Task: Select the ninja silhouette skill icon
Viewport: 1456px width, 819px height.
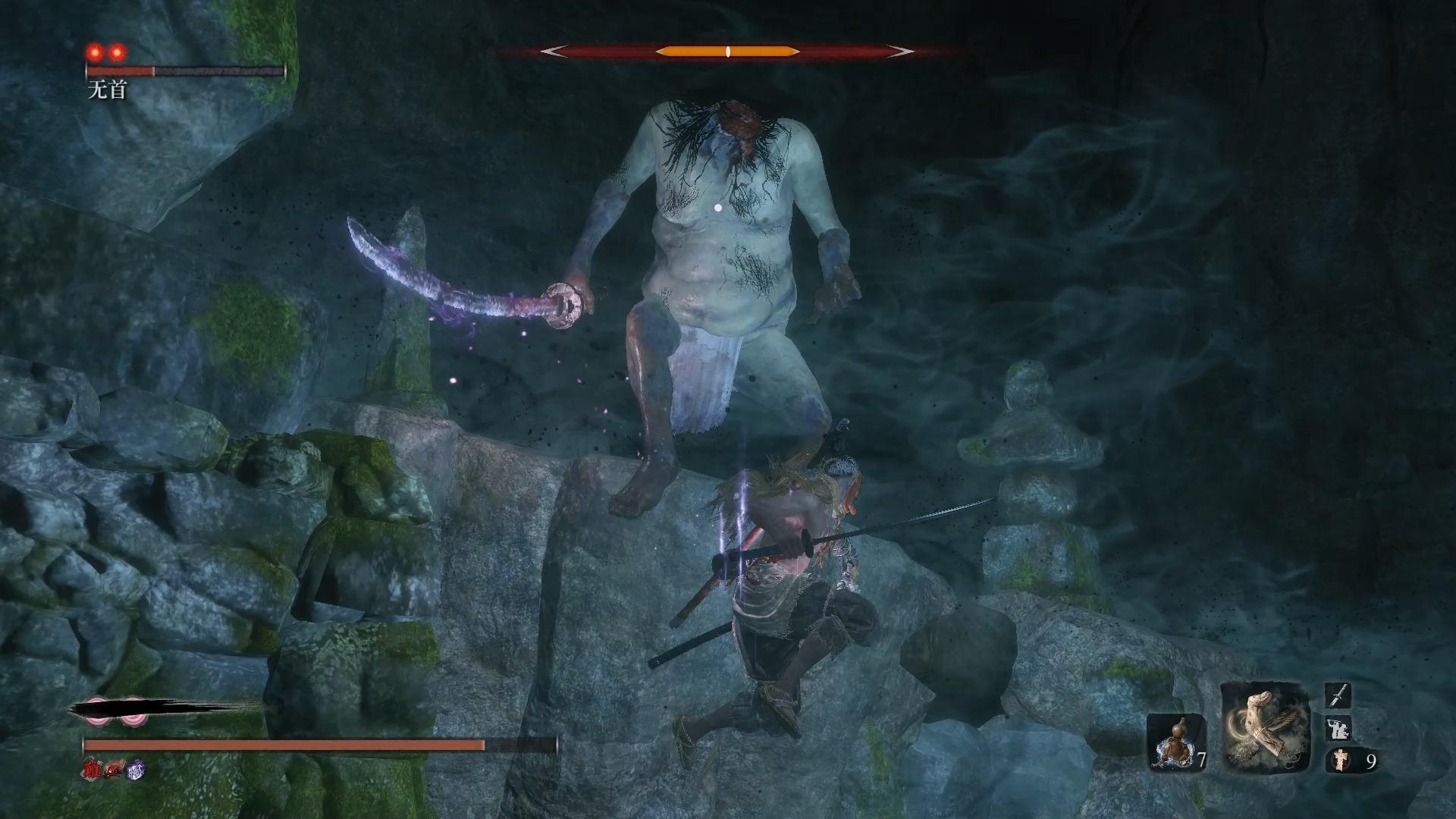Action: (1338, 729)
